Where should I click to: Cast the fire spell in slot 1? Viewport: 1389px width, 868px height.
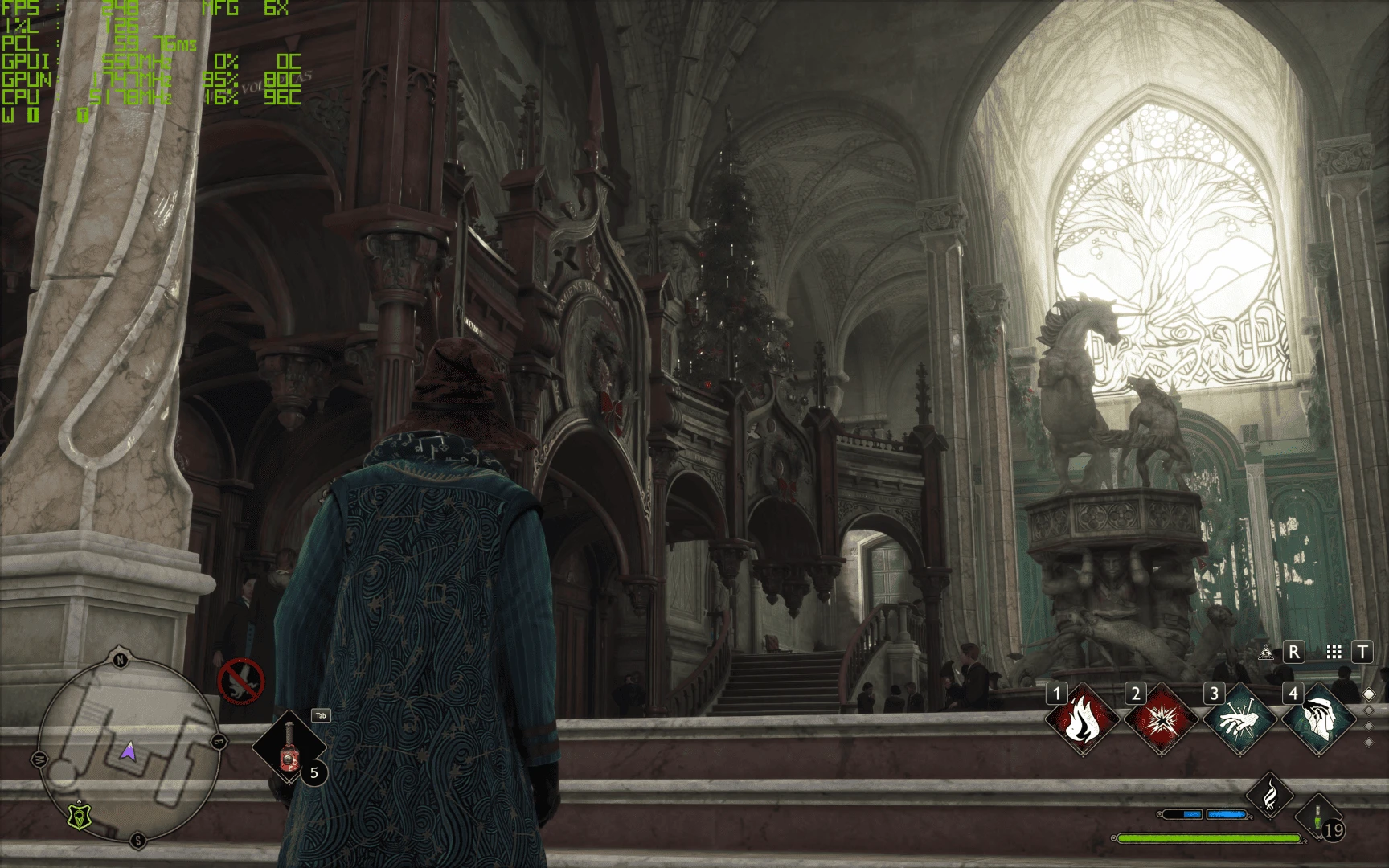(1081, 721)
